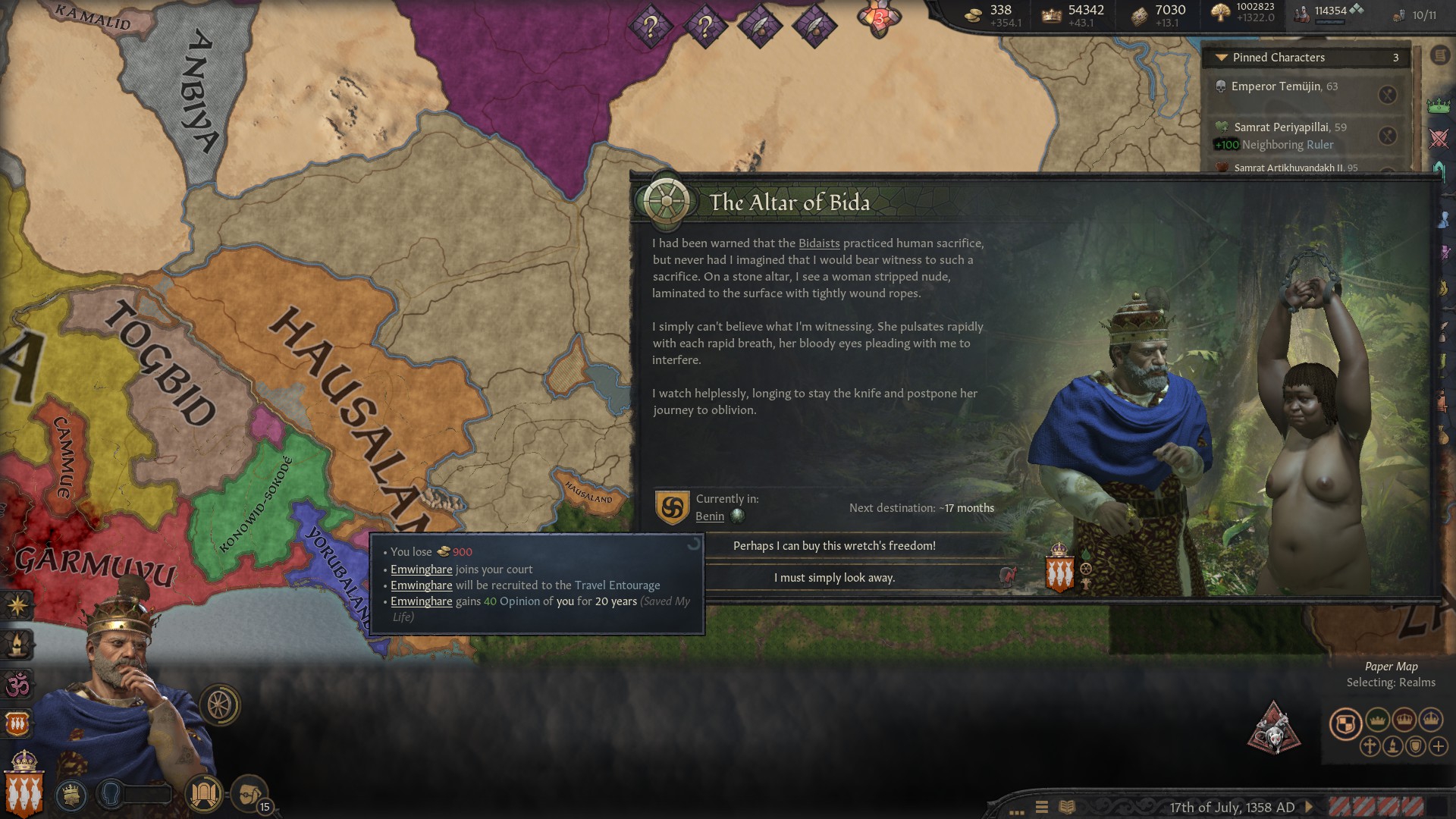Open the Om faith tab on left edge

click(17, 685)
